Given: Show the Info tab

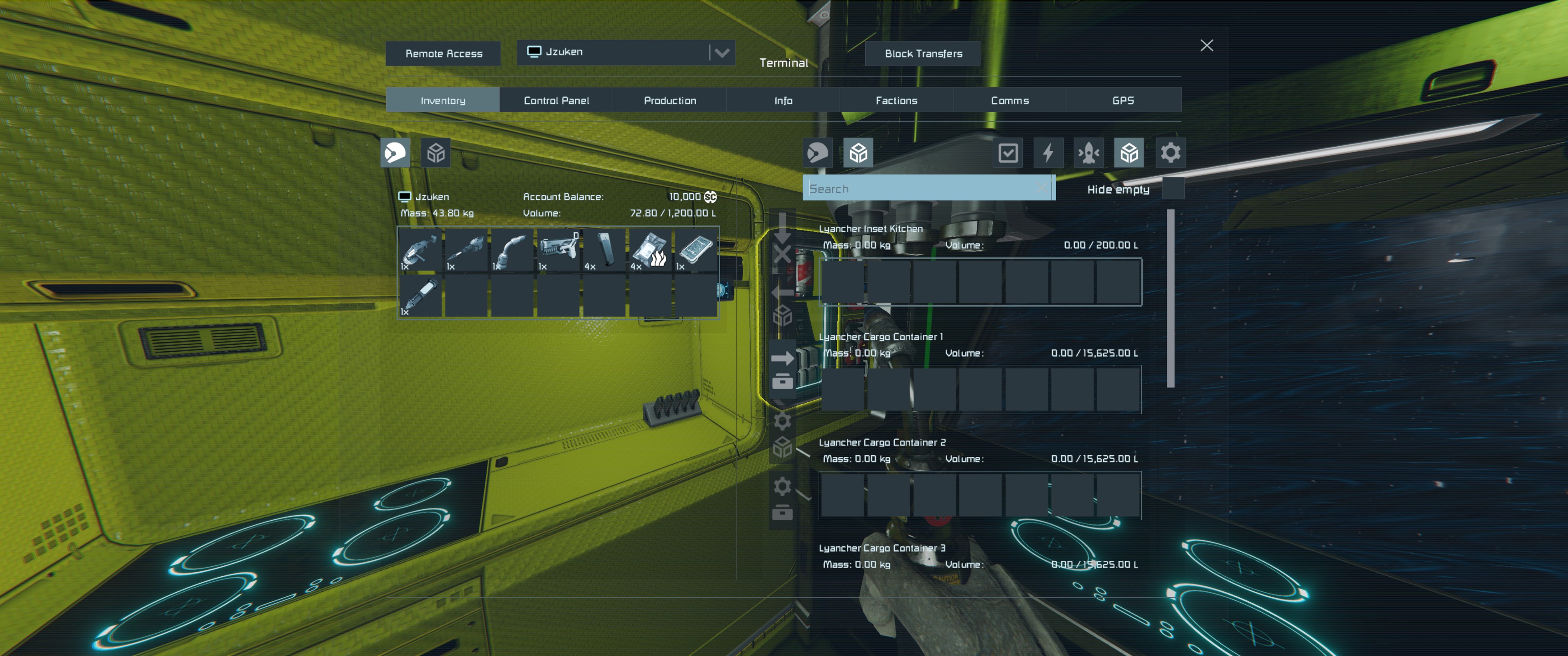Looking at the screenshot, I should [x=783, y=100].
